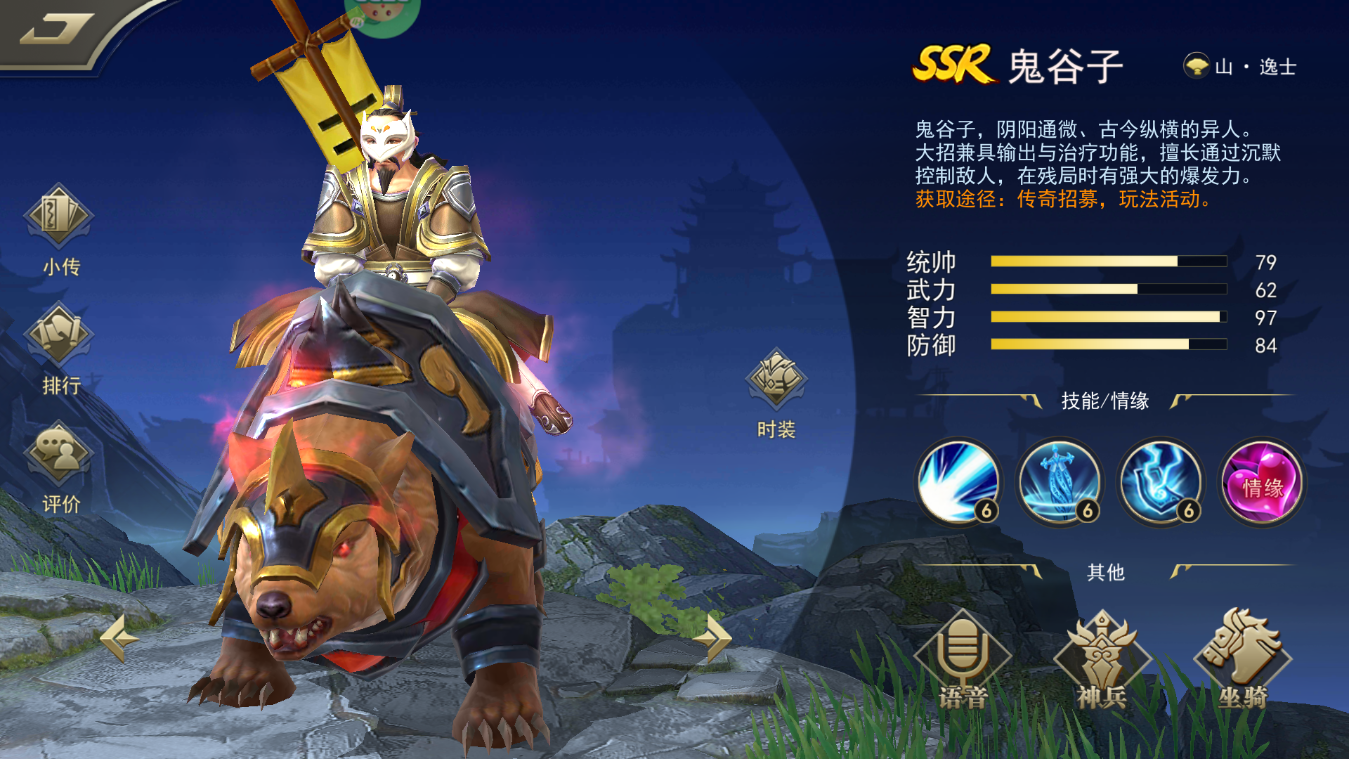
Task: View the blue spirit figure skill
Action: coord(1059,482)
